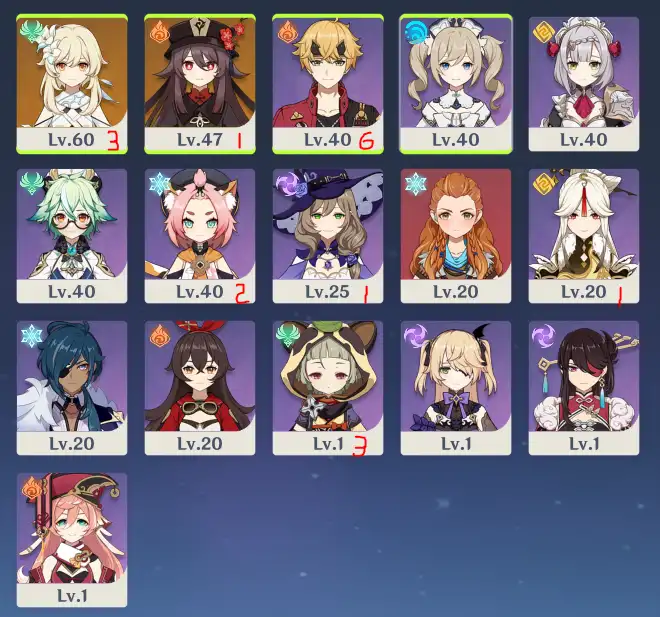Choose the Aloy character card
The image size is (660, 617).
pyautogui.click(x=456, y=235)
